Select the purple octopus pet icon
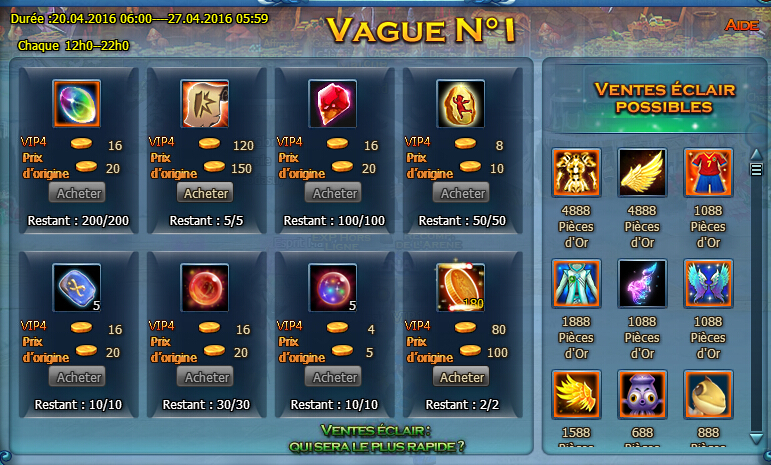Viewport: 771px width, 465px height. click(642, 395)
